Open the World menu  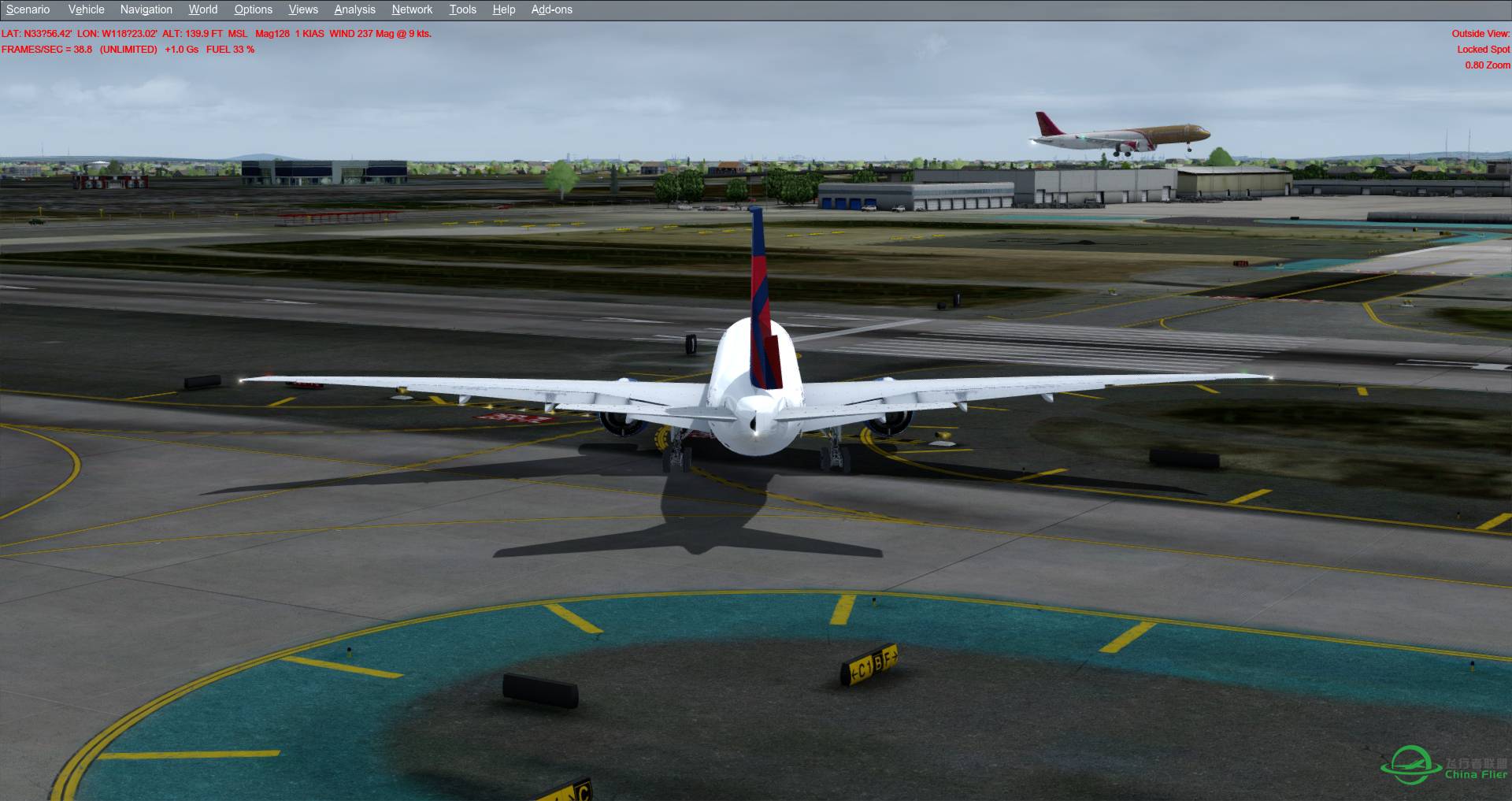point(202,9)
